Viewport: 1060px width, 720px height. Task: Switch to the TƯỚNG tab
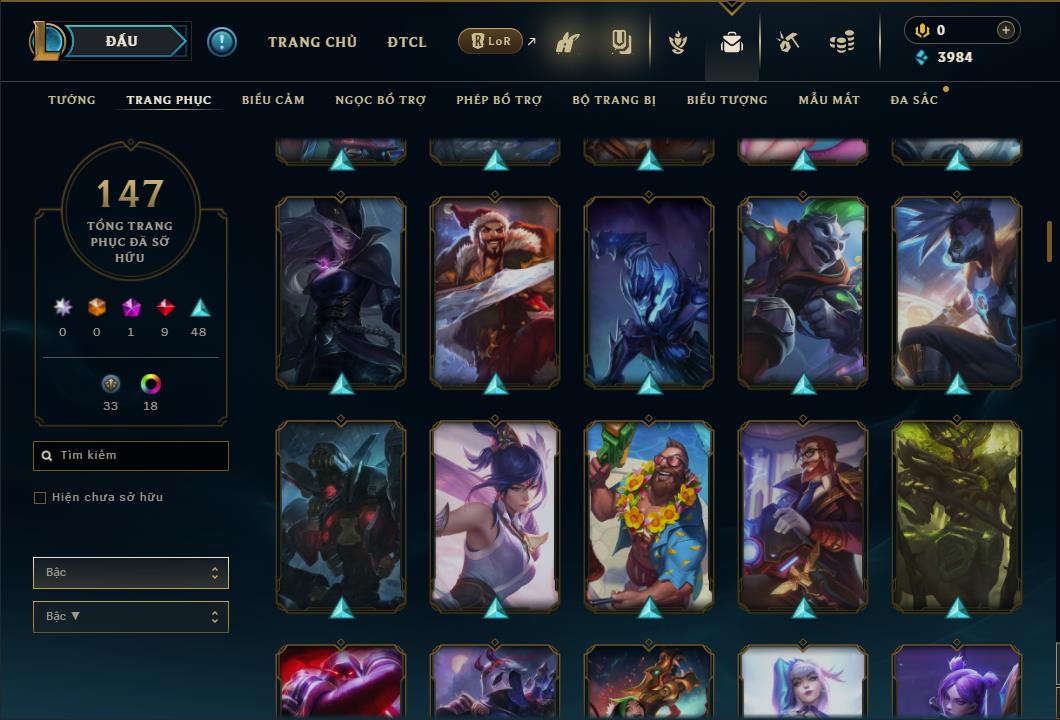[x=72, y=100]
